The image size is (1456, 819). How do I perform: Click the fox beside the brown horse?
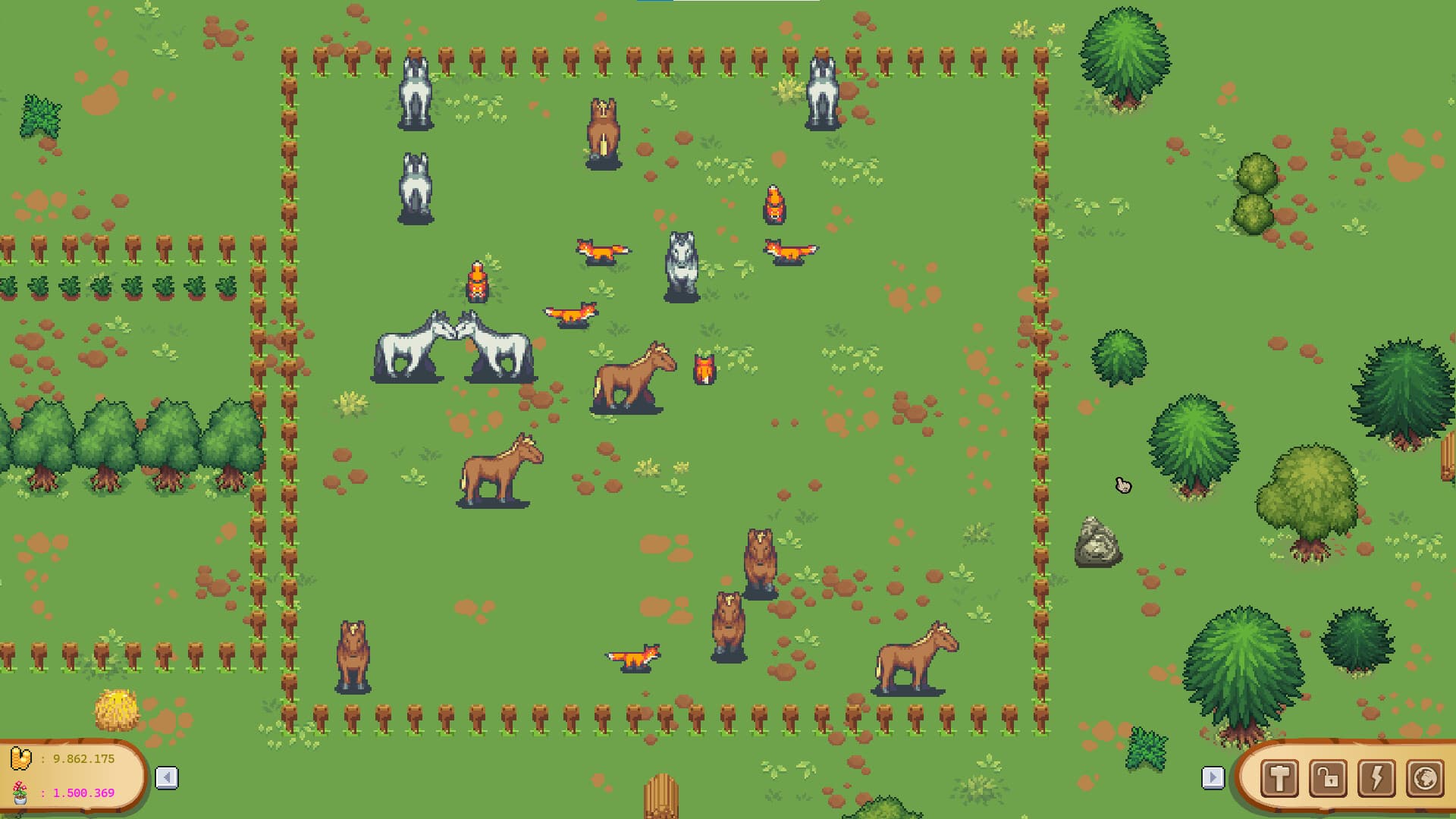[x=704, y=368]
